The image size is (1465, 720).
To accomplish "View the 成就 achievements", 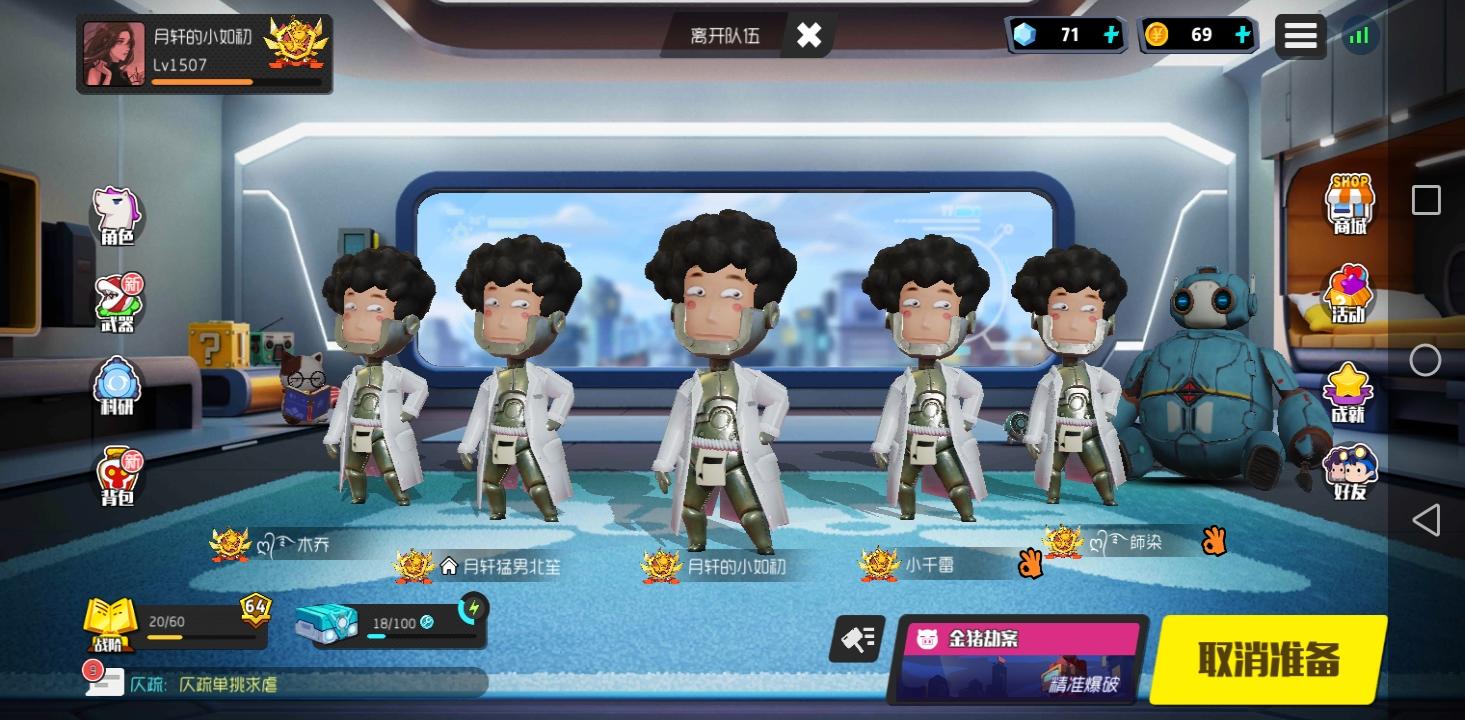I will click(1350, 385).
